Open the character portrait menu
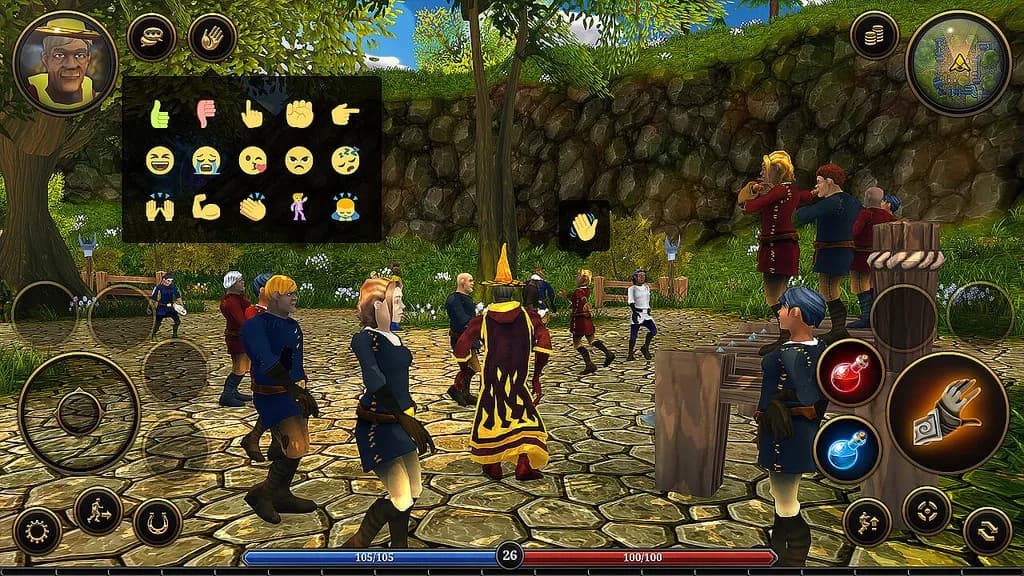 65,62
